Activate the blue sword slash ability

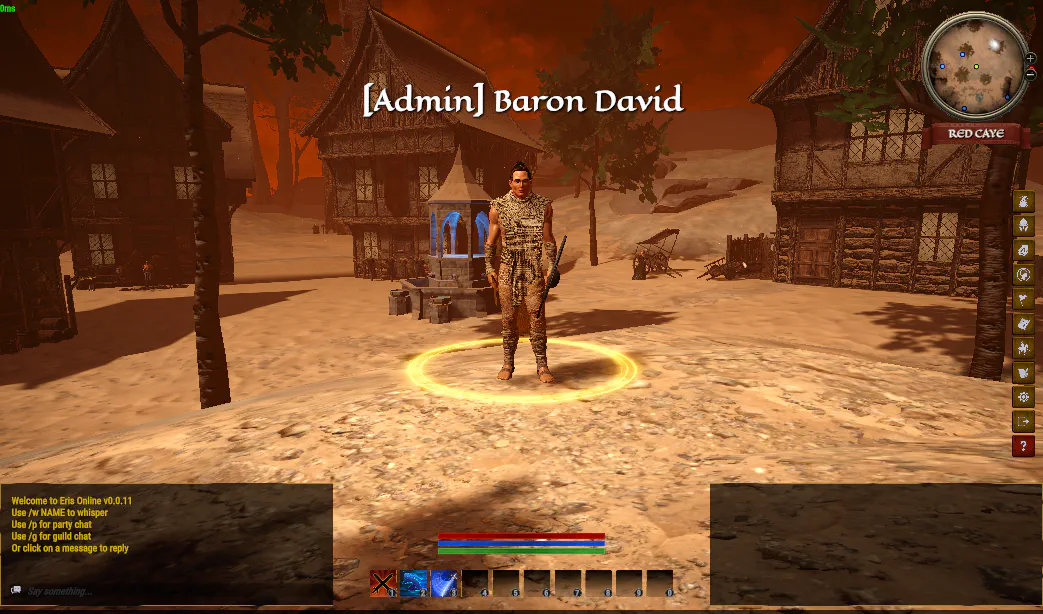click(x=445, y=582)
